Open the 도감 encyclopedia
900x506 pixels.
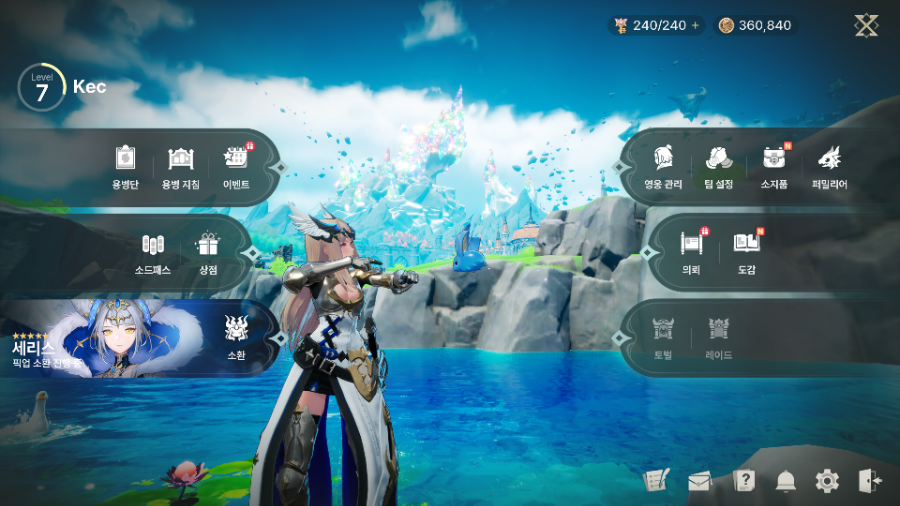[746, 251]
